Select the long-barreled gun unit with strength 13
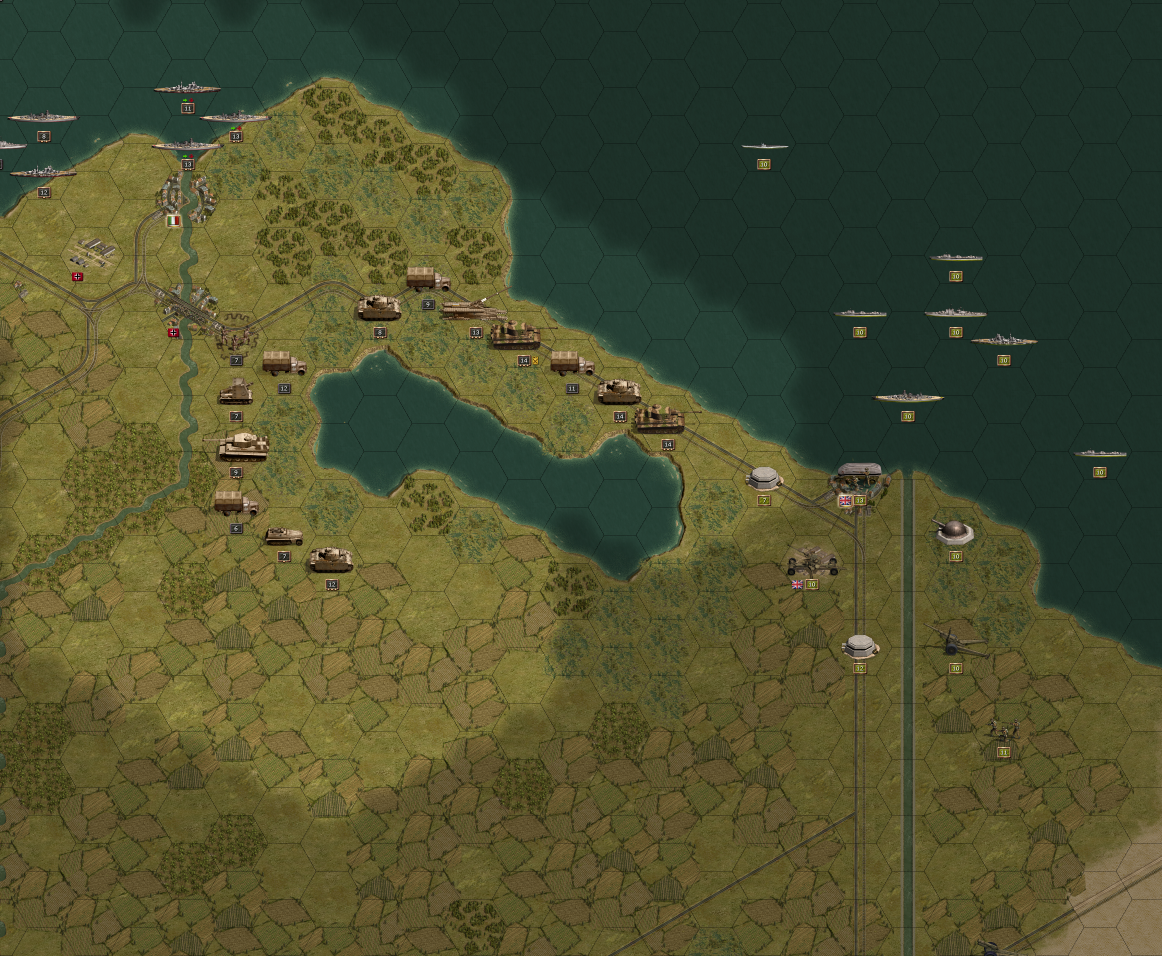The width and height of the screenshot is (1162, 956). pos(473,310)
